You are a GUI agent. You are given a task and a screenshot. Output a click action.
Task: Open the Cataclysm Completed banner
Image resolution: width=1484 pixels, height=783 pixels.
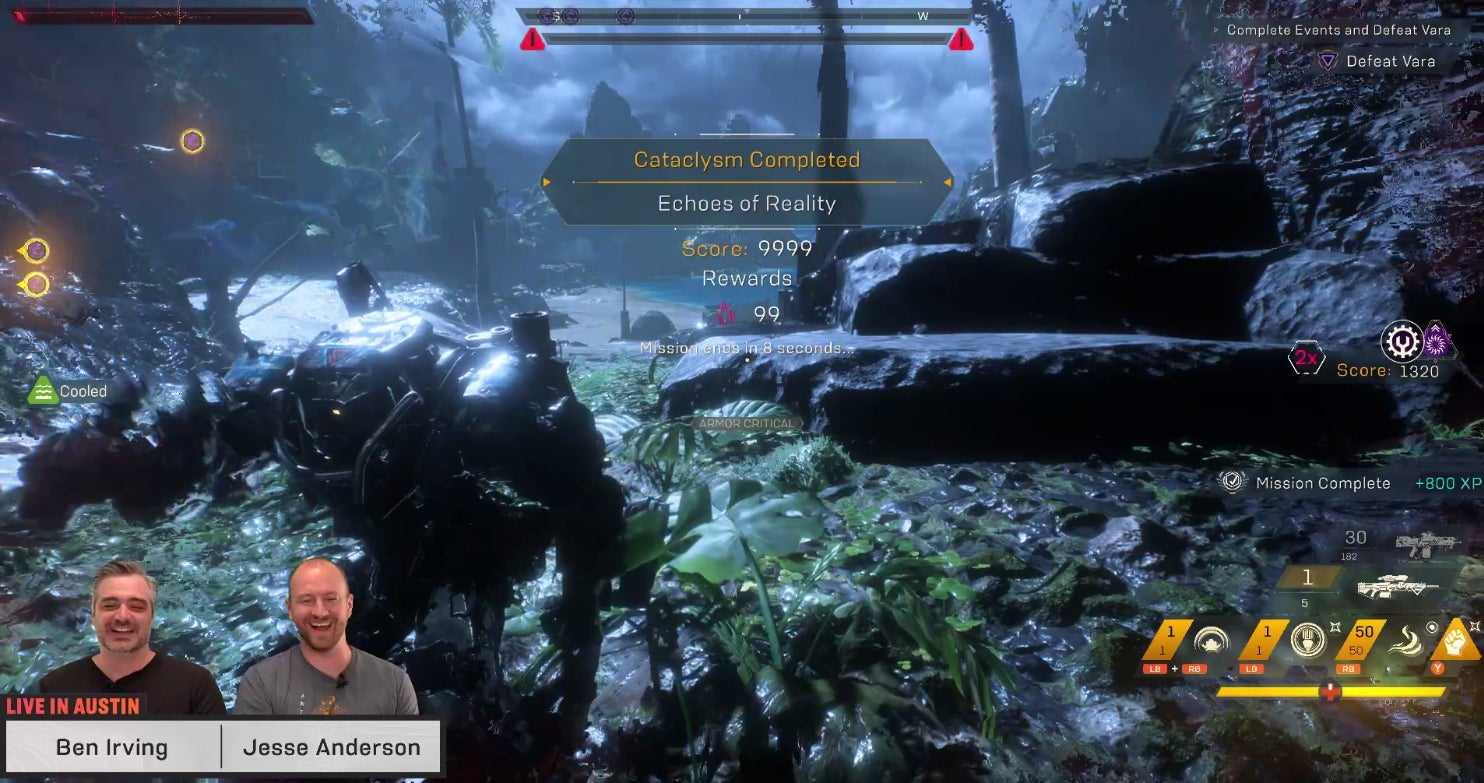(x=746, y=160)
